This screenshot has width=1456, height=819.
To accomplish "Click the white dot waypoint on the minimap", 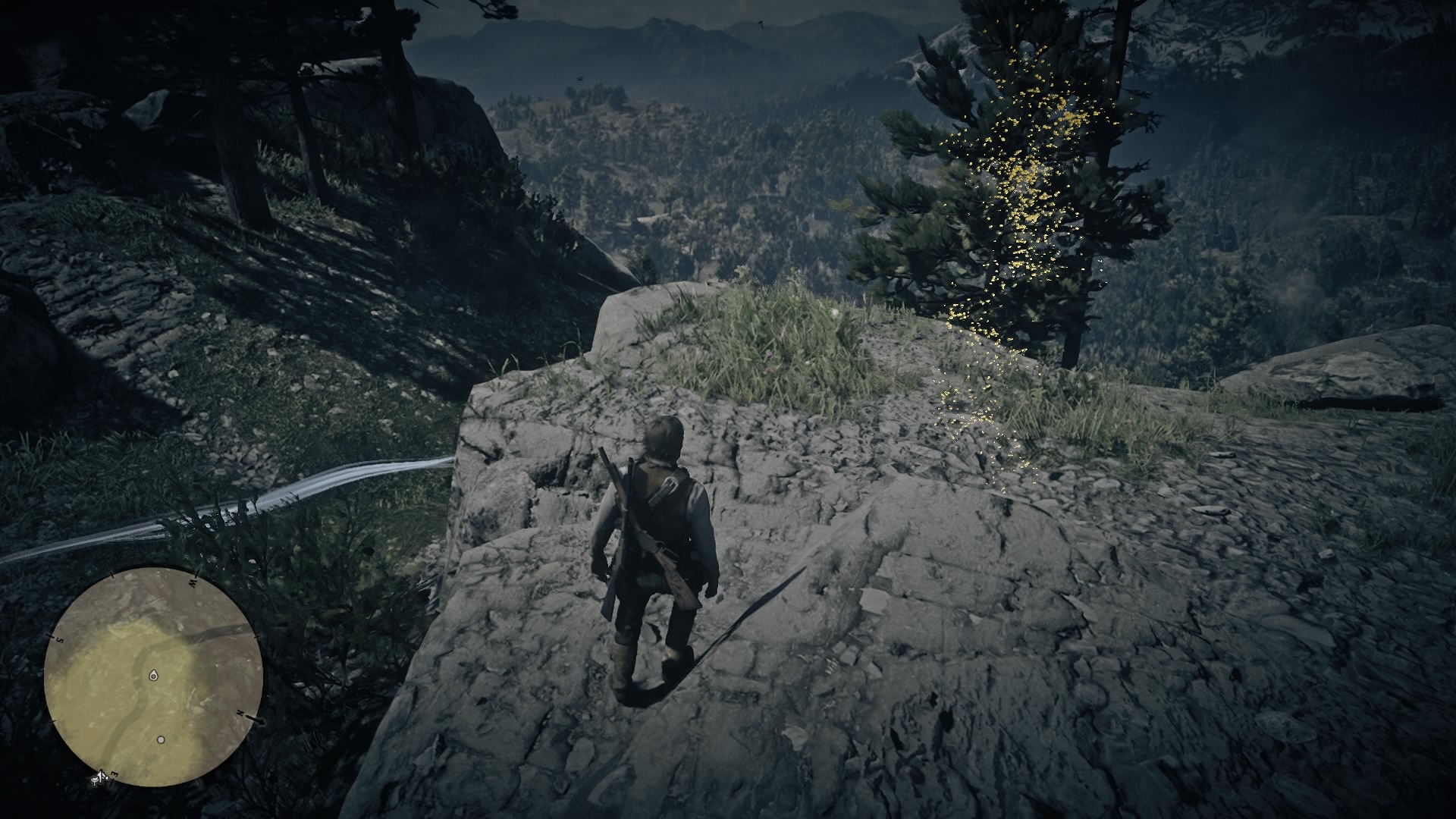I will pyautogui.click(x=162, y=739).
